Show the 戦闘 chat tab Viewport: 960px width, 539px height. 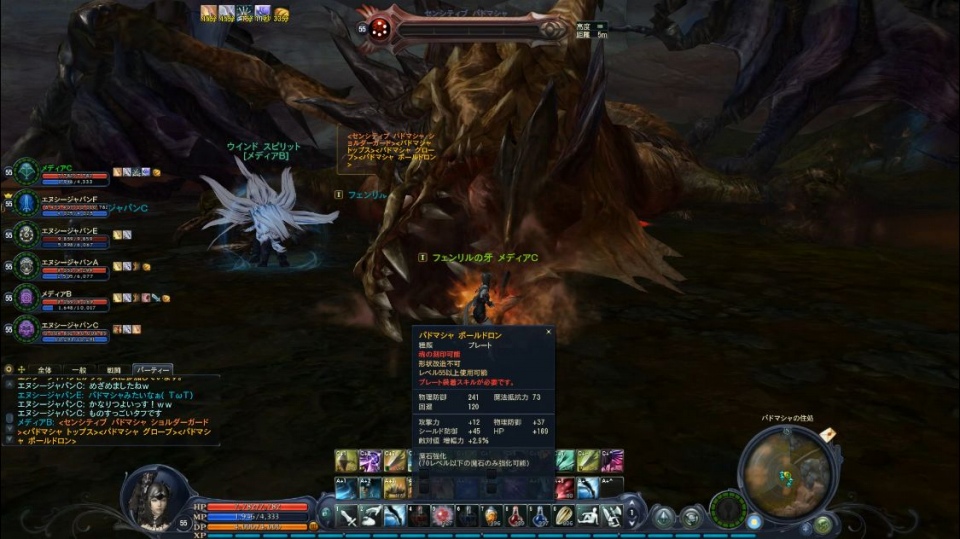114,369
